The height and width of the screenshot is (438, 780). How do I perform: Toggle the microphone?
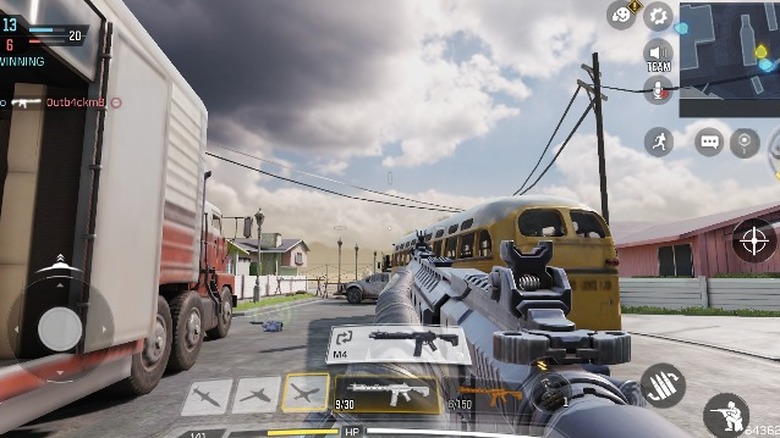point(658,90)
